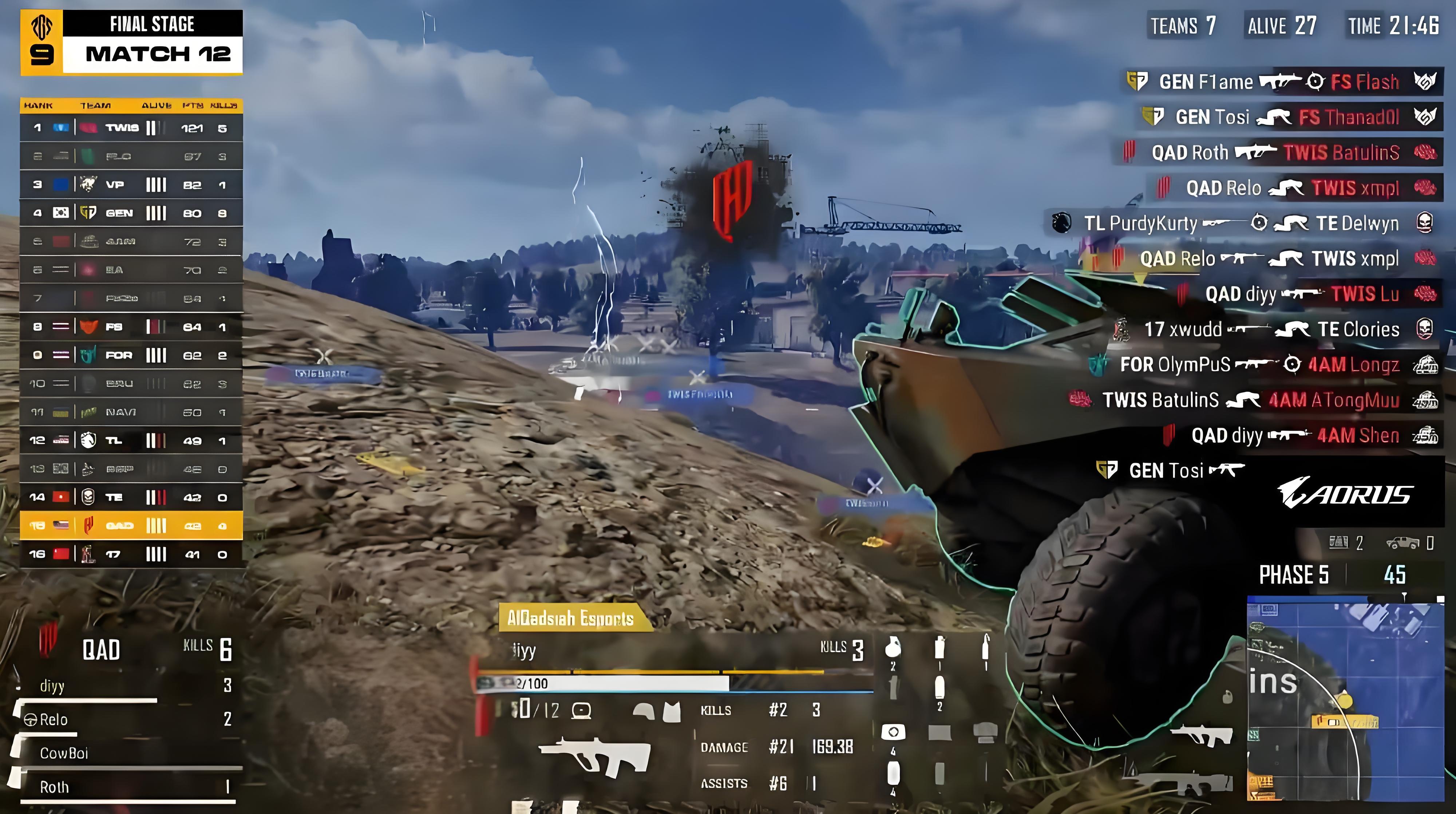Click the highlighted QAD row in the standings
Image resolution: width=1456 pixels, height=814 pixels.
[x=130, y=526]
